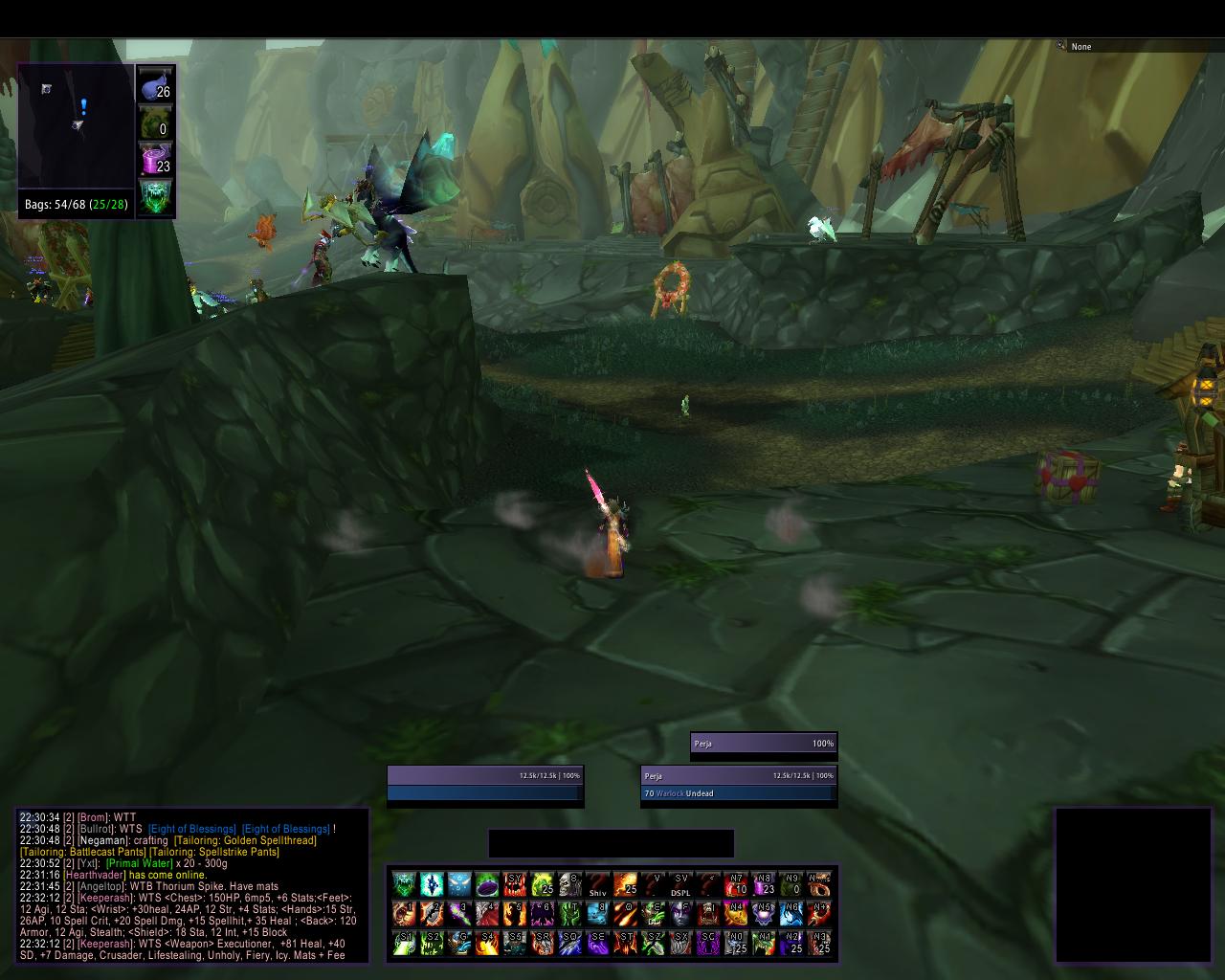Click the None tracker label at top right

pyautogui.click(x=1081, y=46)
